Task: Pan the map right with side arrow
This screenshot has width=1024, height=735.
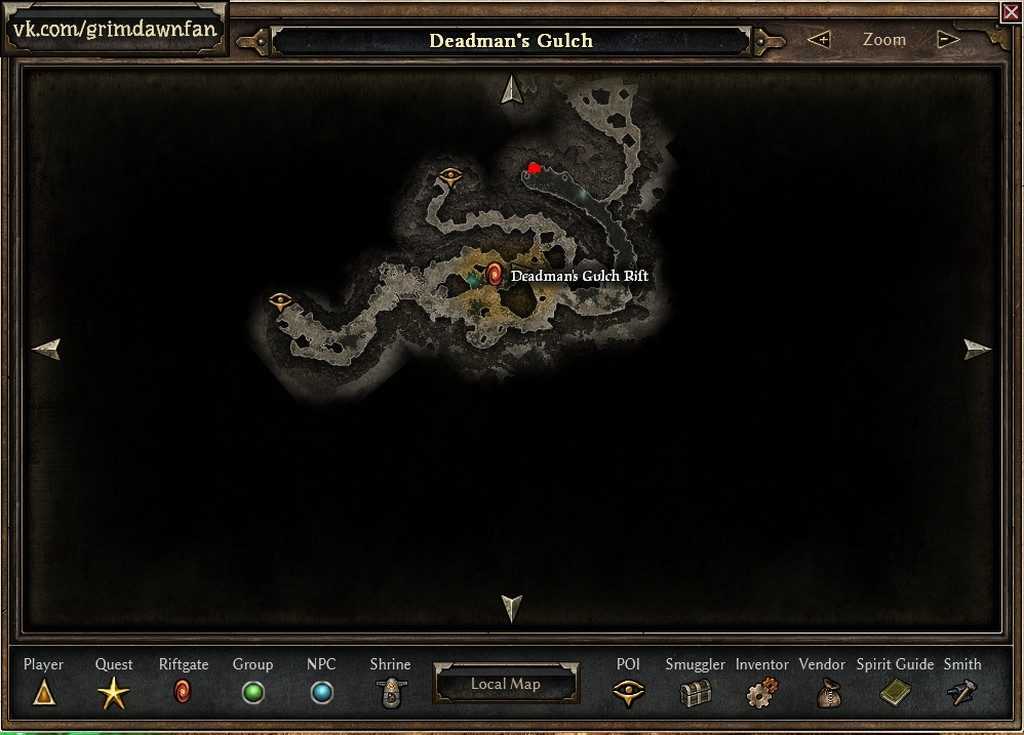Action: point(976,349)
